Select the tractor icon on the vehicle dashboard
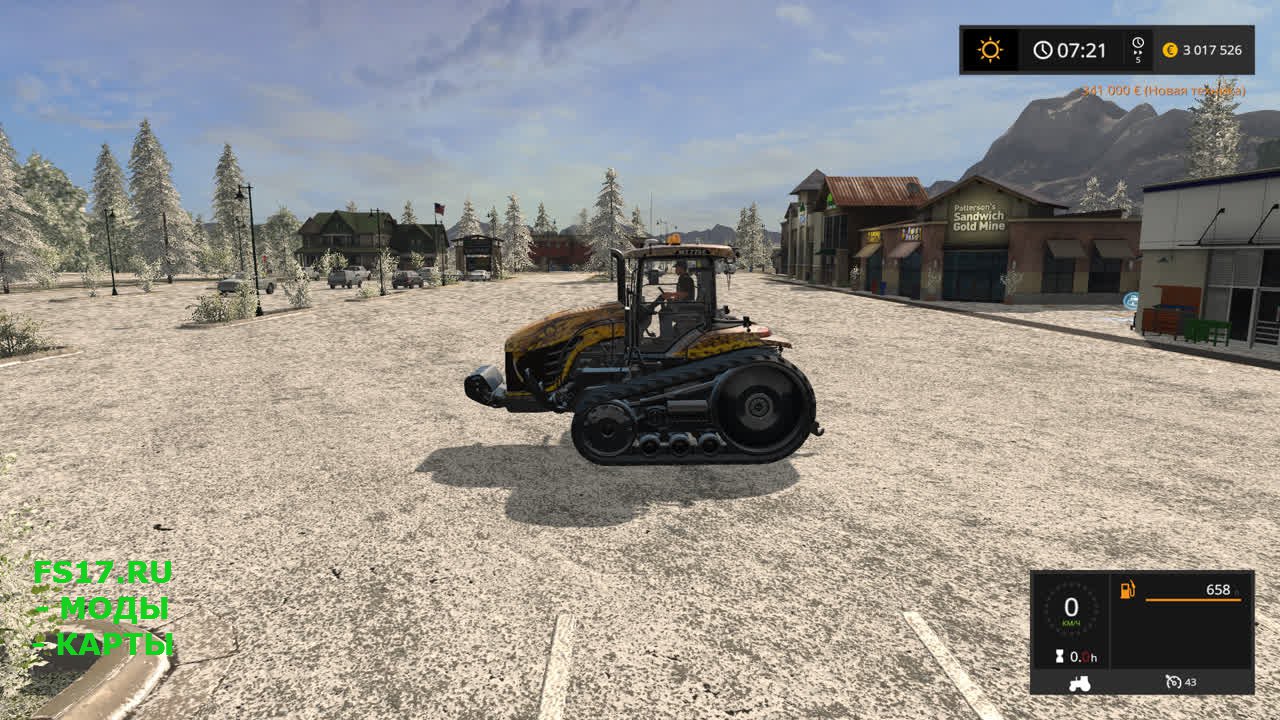 point(1080,683)
